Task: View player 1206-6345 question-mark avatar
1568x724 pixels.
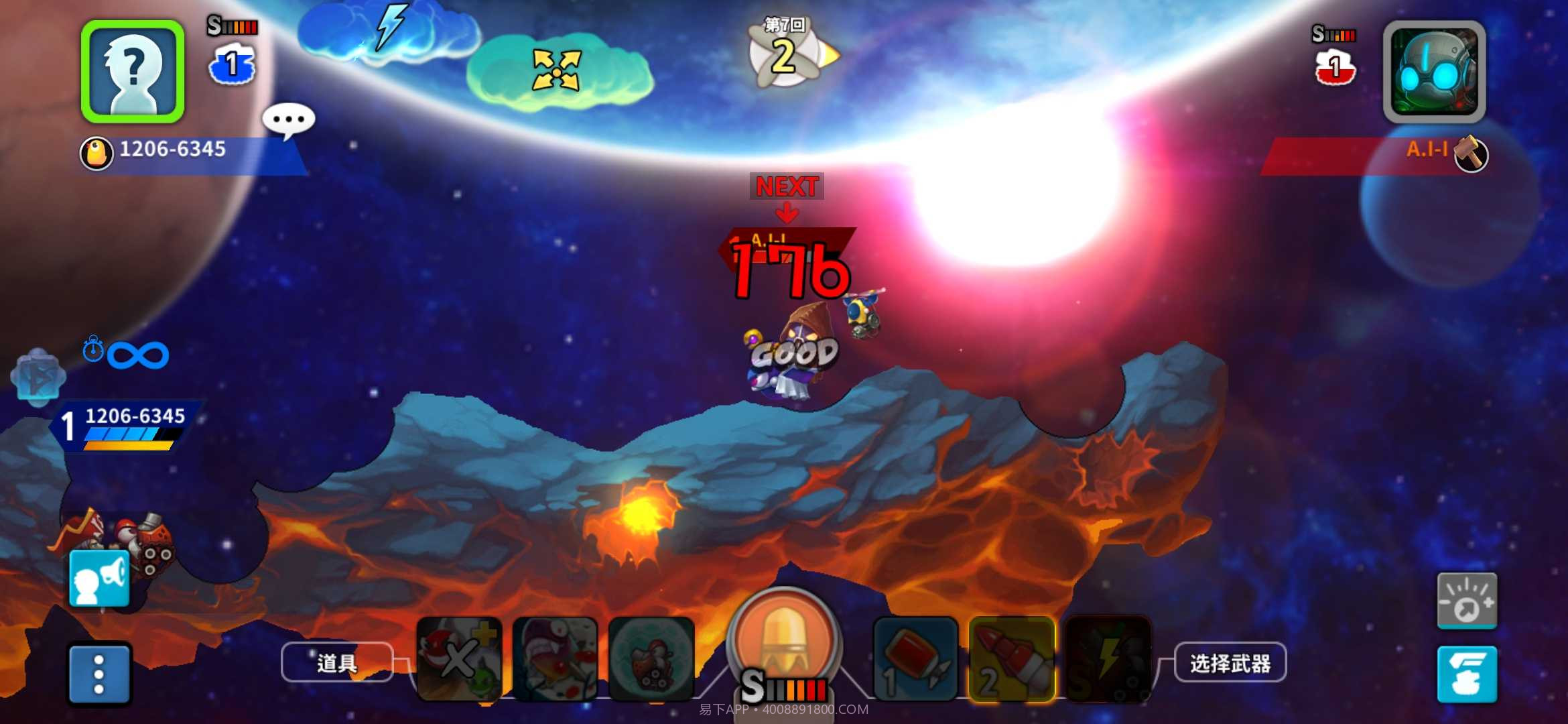Action: 133,72
